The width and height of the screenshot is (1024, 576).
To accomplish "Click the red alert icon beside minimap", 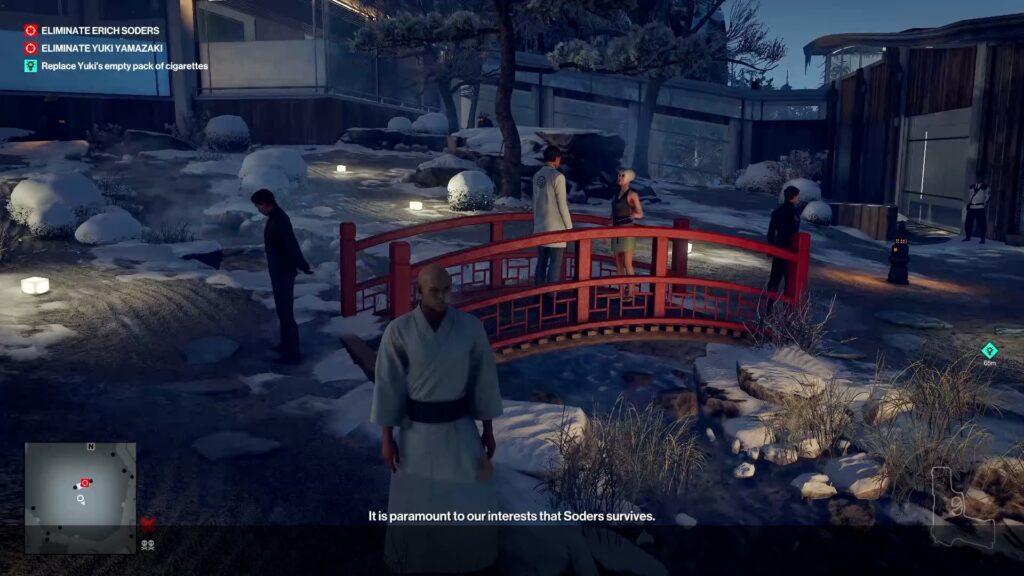I will [x=148, y=523].
